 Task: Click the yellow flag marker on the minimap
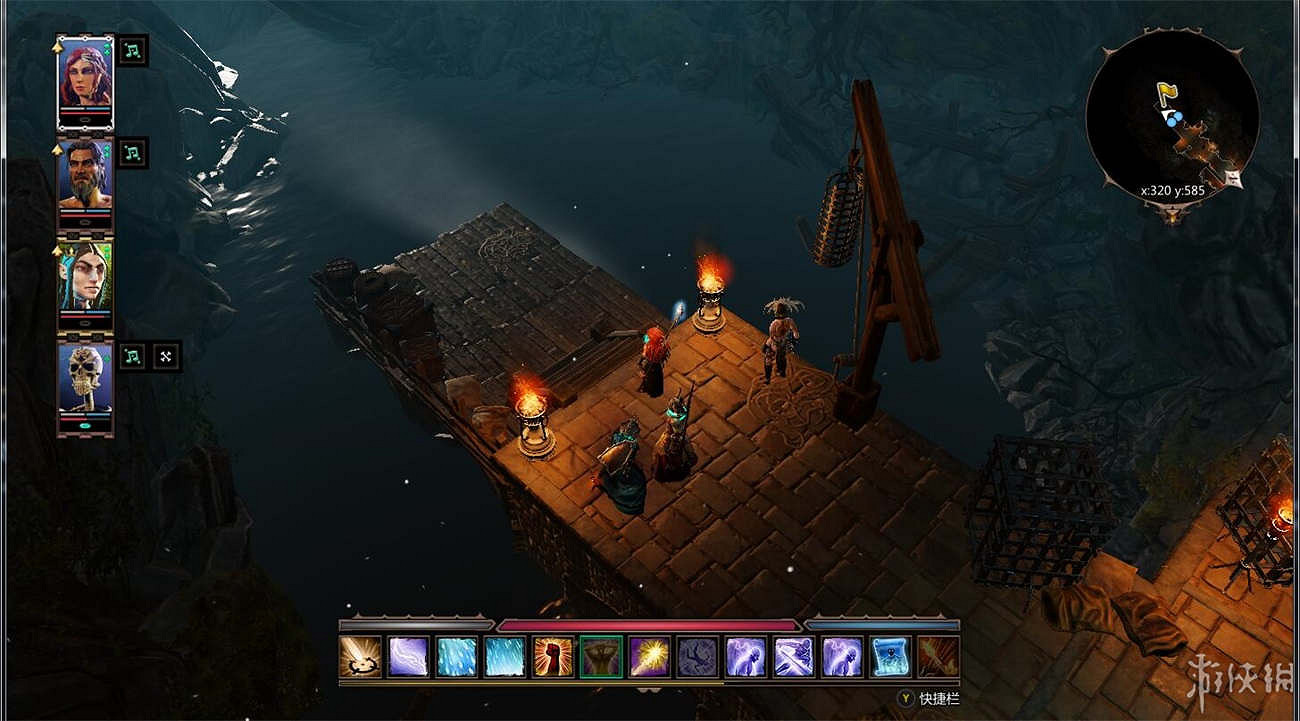1166,94
